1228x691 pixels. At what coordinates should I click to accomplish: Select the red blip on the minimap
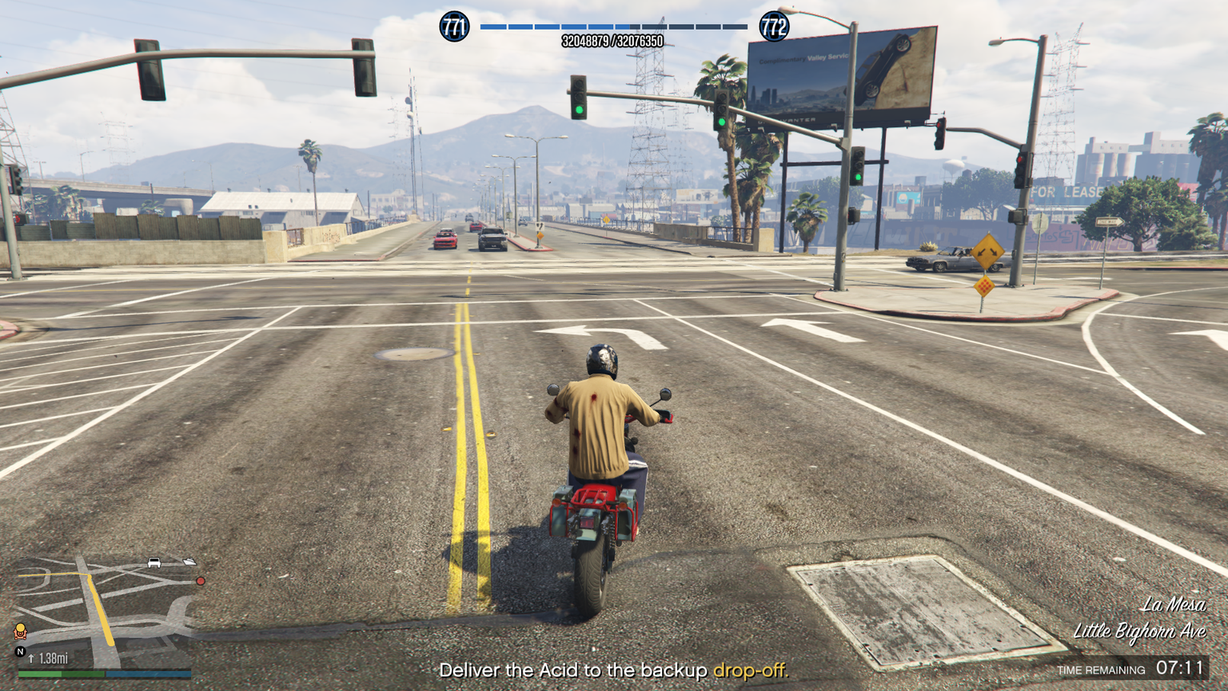point(200,580)
